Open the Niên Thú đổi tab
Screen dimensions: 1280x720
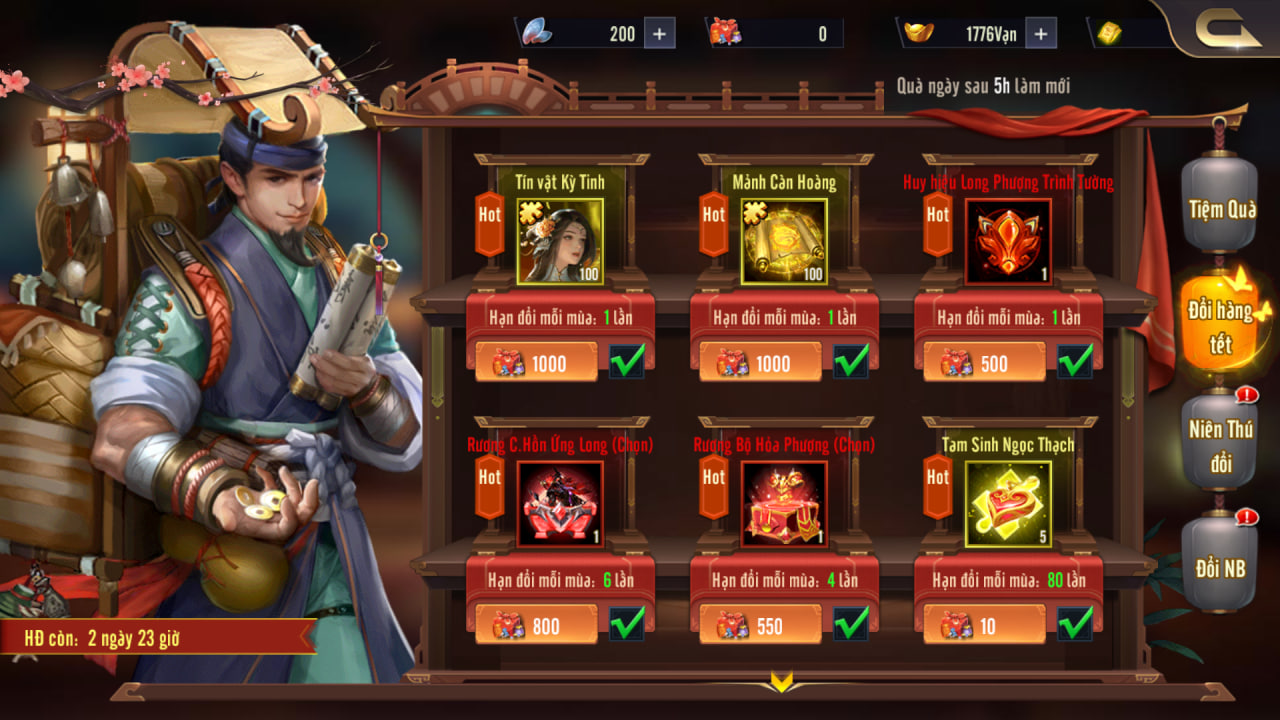tap(1220, 446)
